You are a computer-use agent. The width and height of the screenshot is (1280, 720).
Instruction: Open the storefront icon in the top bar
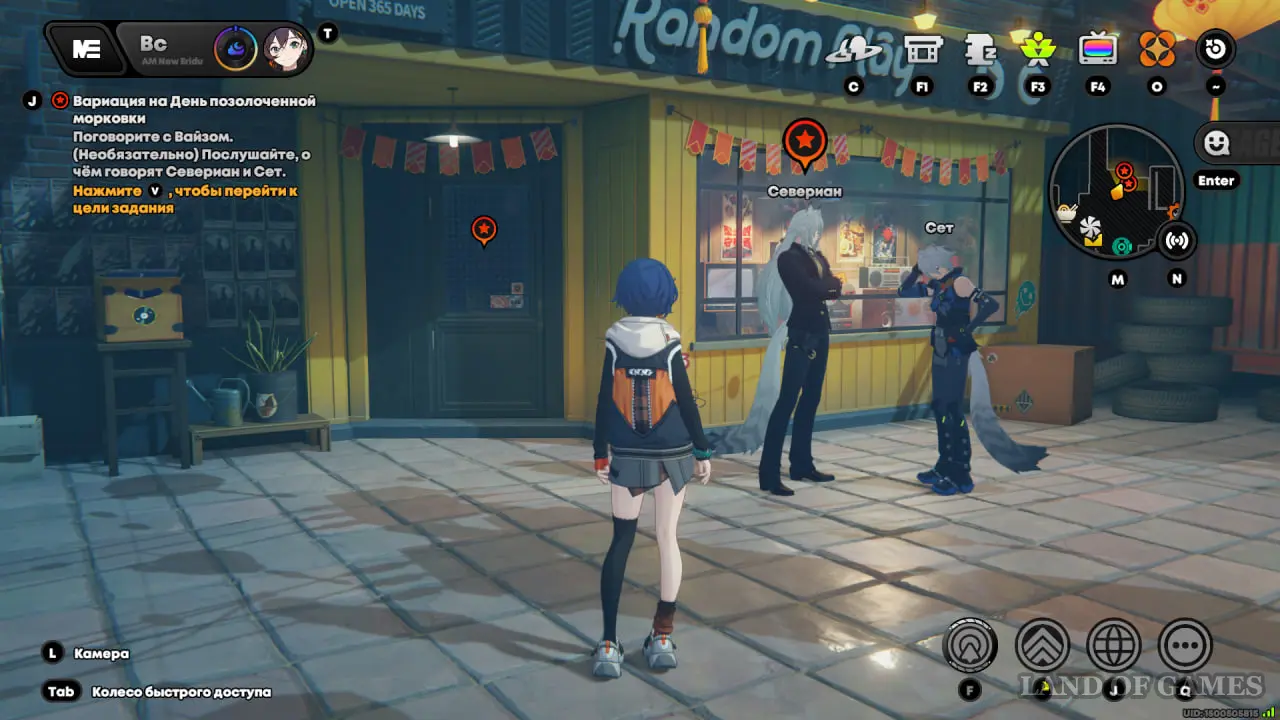pos(922,49)
